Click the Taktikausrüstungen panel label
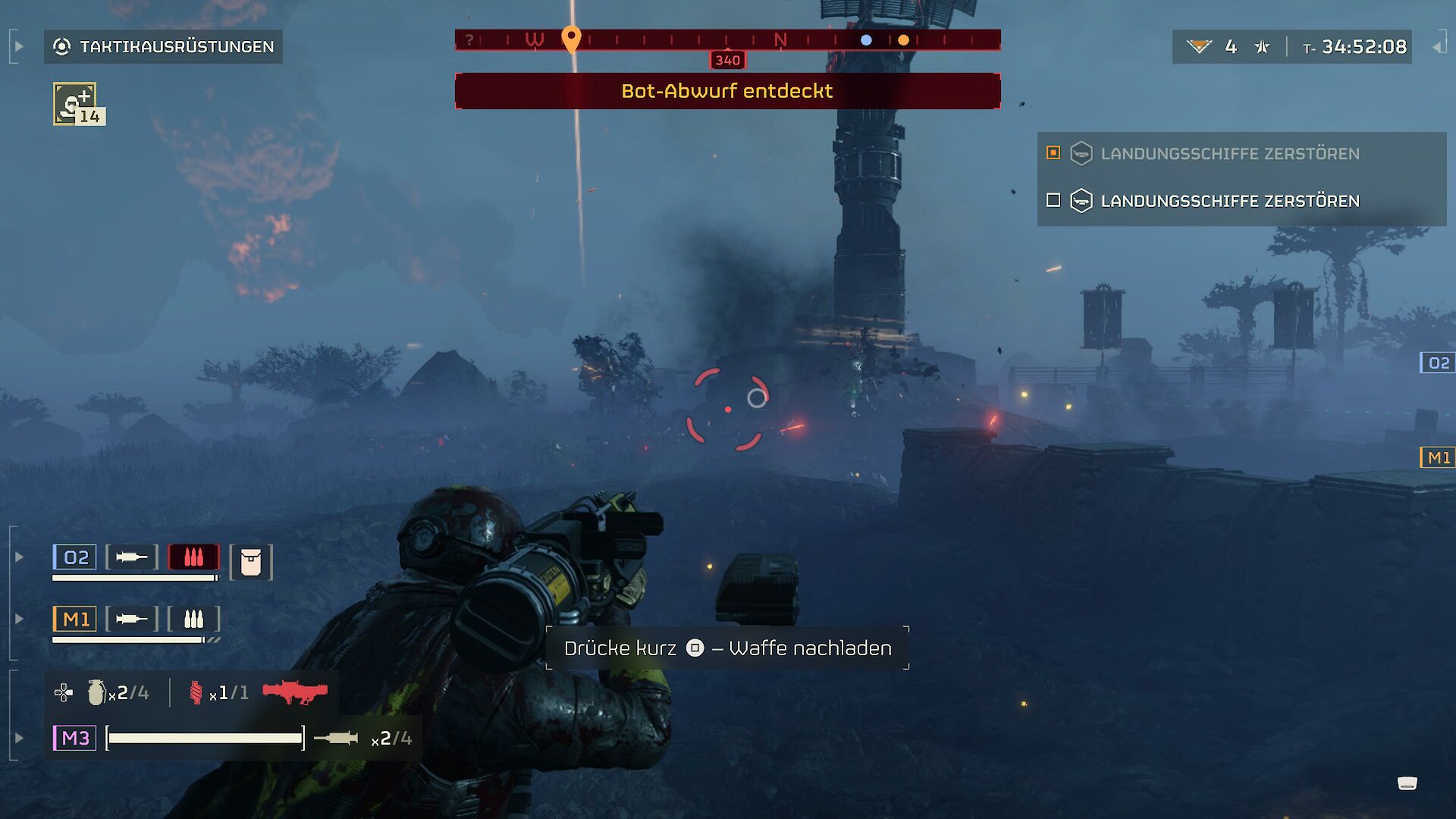1456x819 pixels. pyautogui.click(x=176, y=46)
